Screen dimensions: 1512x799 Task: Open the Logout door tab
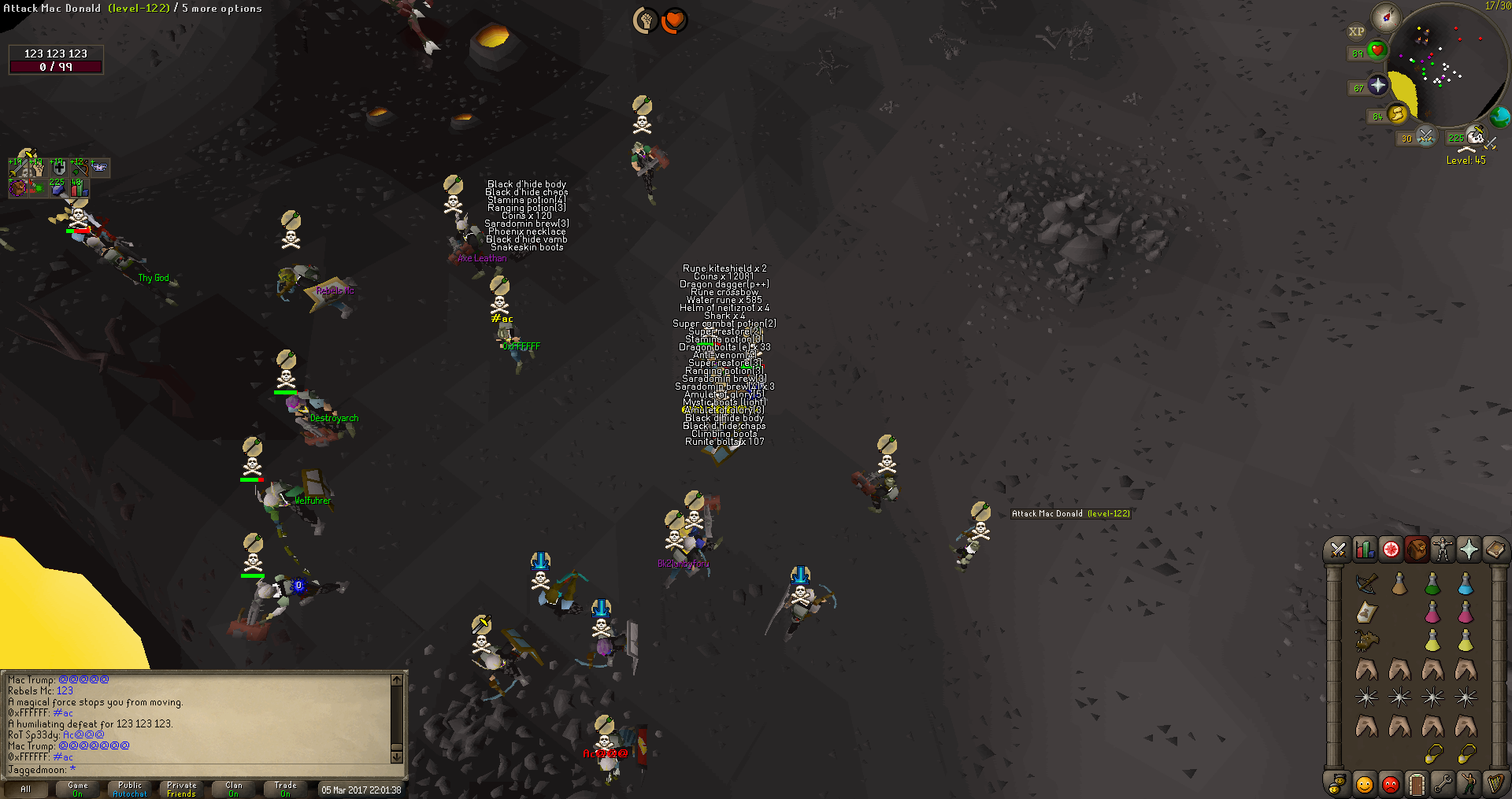pos(1417,784)
